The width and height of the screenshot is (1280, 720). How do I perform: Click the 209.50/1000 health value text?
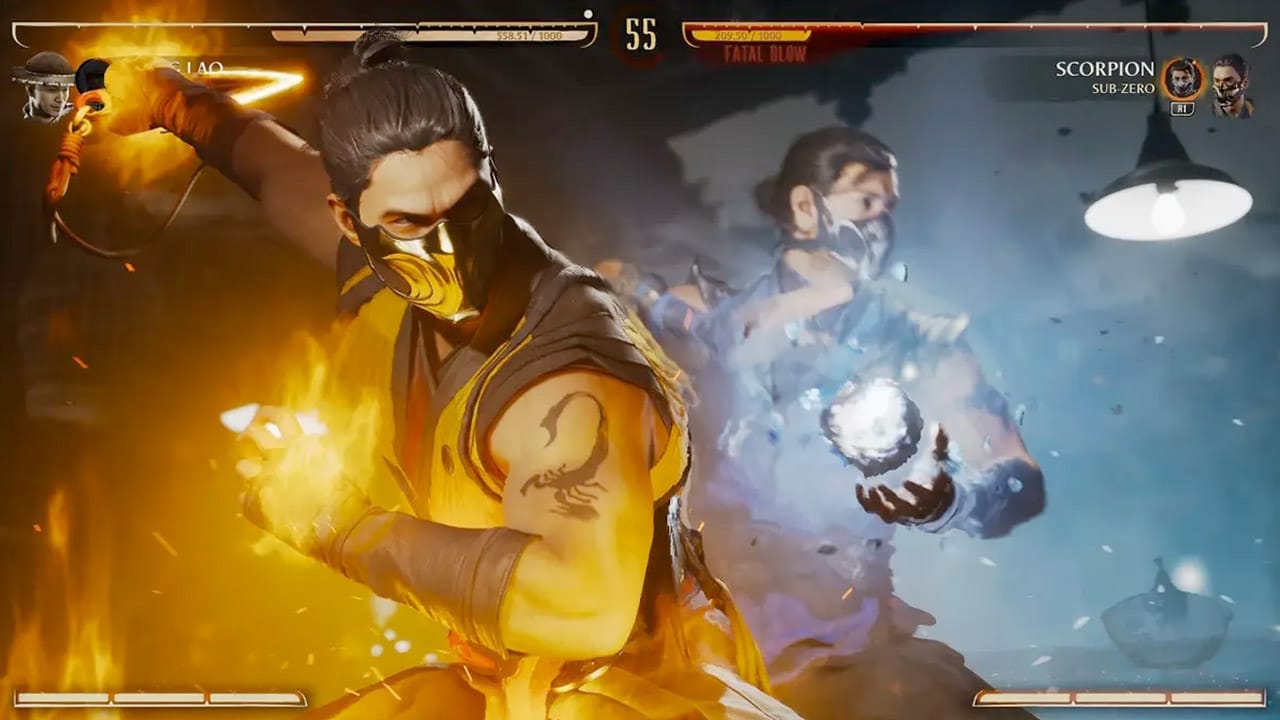pos(750,35)
